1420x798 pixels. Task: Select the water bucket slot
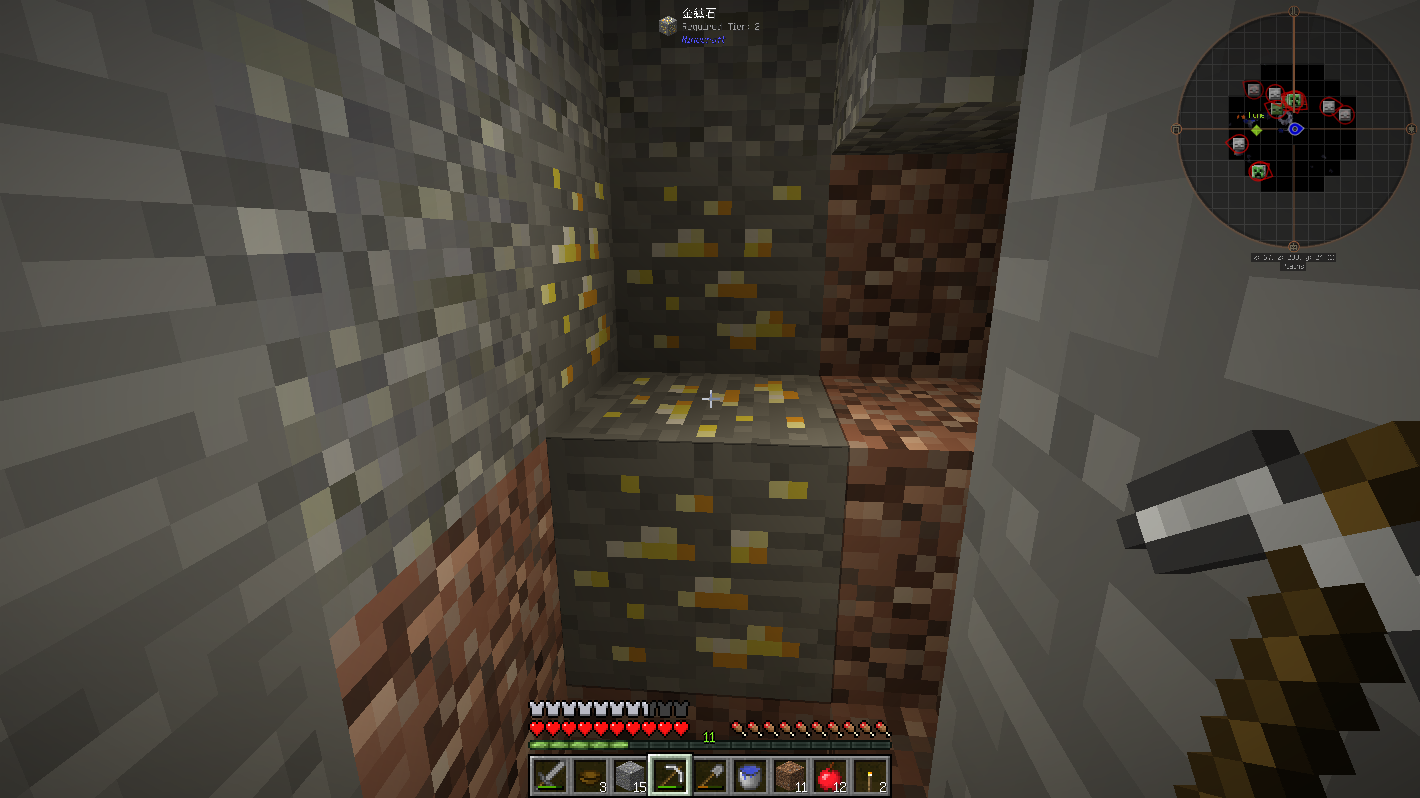pos(749,775)
